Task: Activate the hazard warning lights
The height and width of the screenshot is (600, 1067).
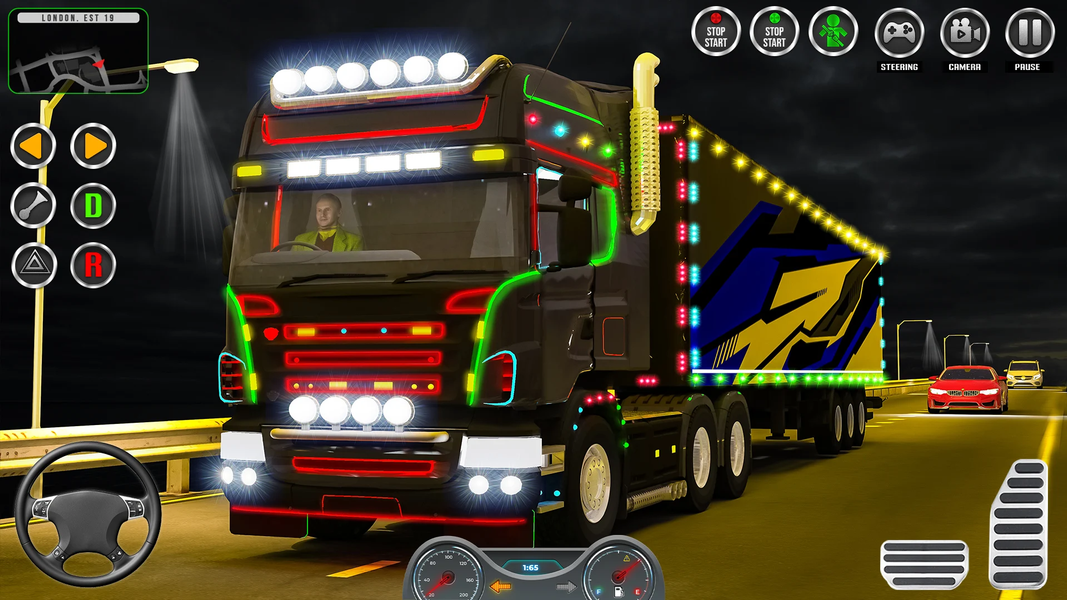Action: click(33, 265)
